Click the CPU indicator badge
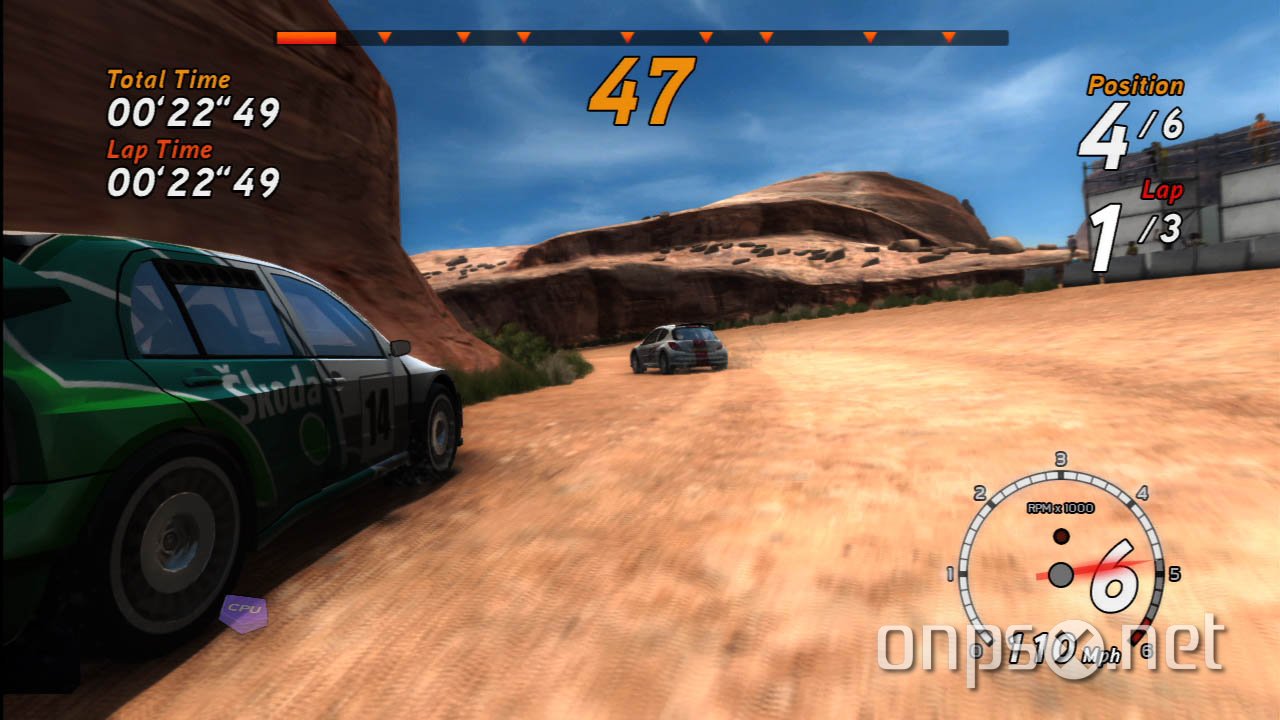The width and height of the screenshot is (1280, 720). click(x=246, y=612)
